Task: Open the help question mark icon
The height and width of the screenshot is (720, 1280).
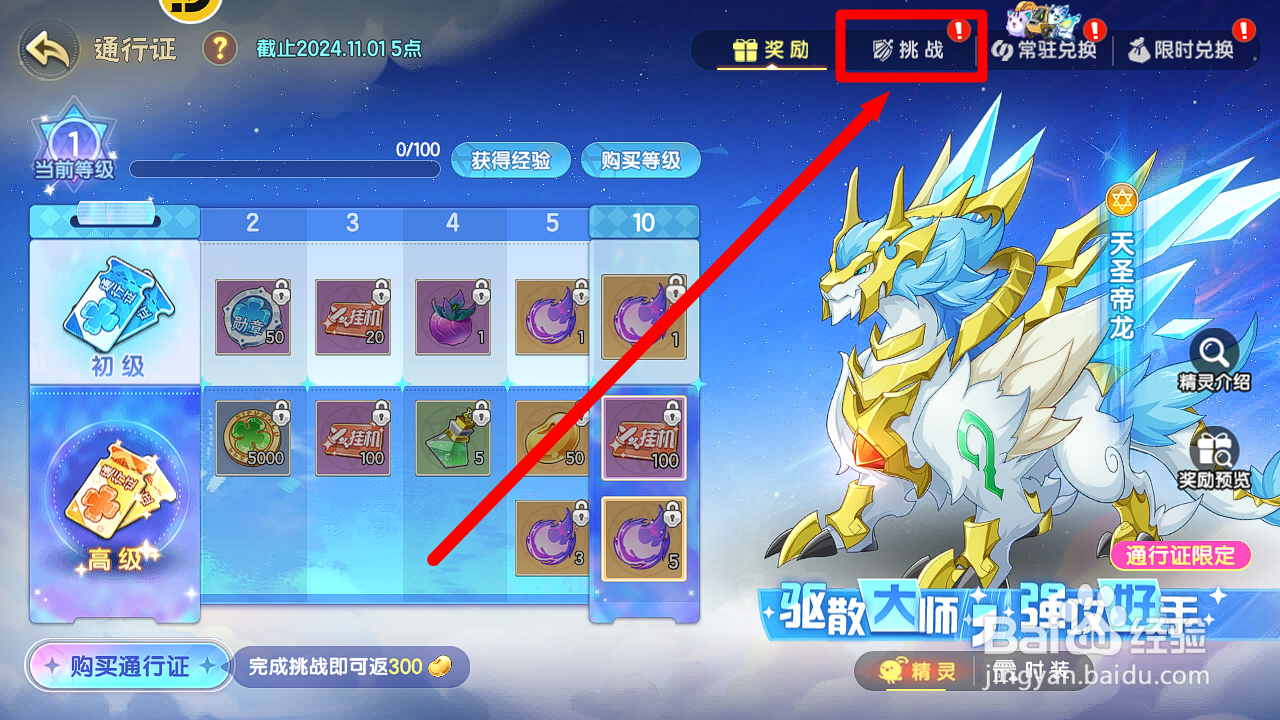Action: [x=219, y=48]
